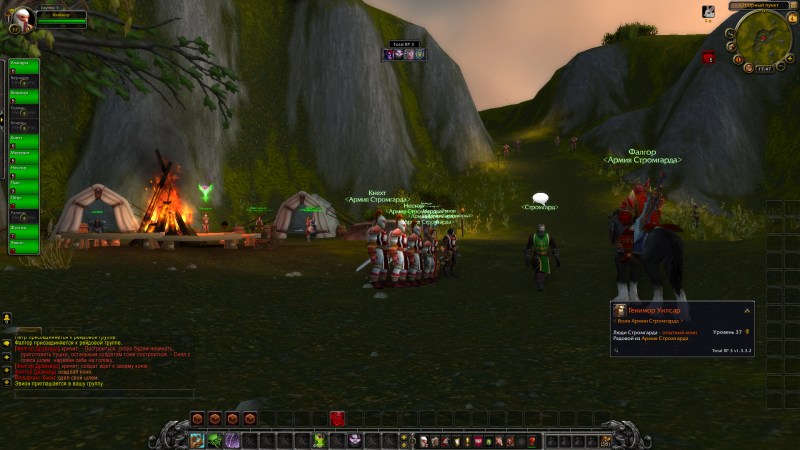Open the circular minimap

pyautogui.click(x=763, y=38)
